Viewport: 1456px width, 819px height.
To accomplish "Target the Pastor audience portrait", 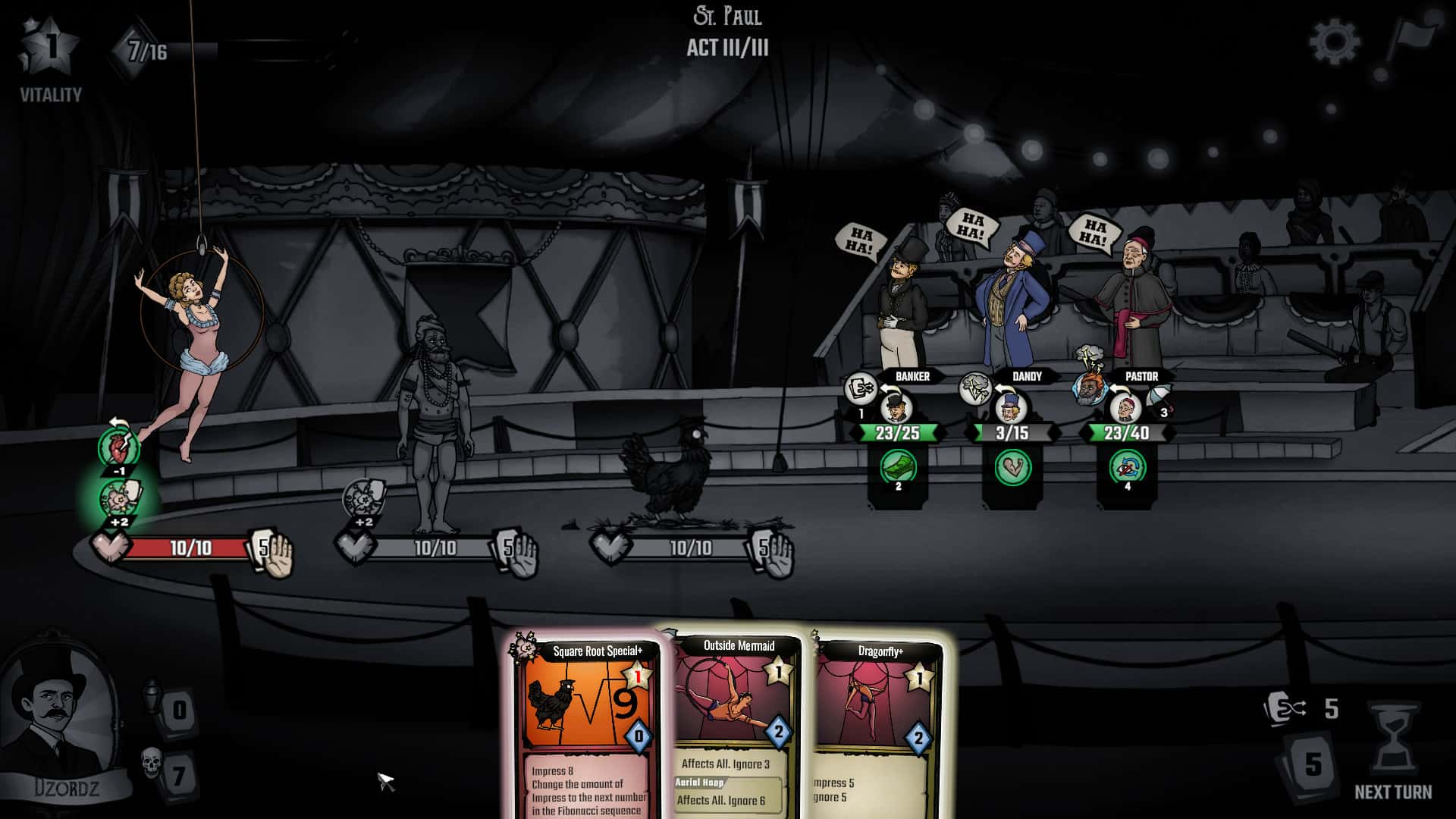I will tap(1125, 409).
